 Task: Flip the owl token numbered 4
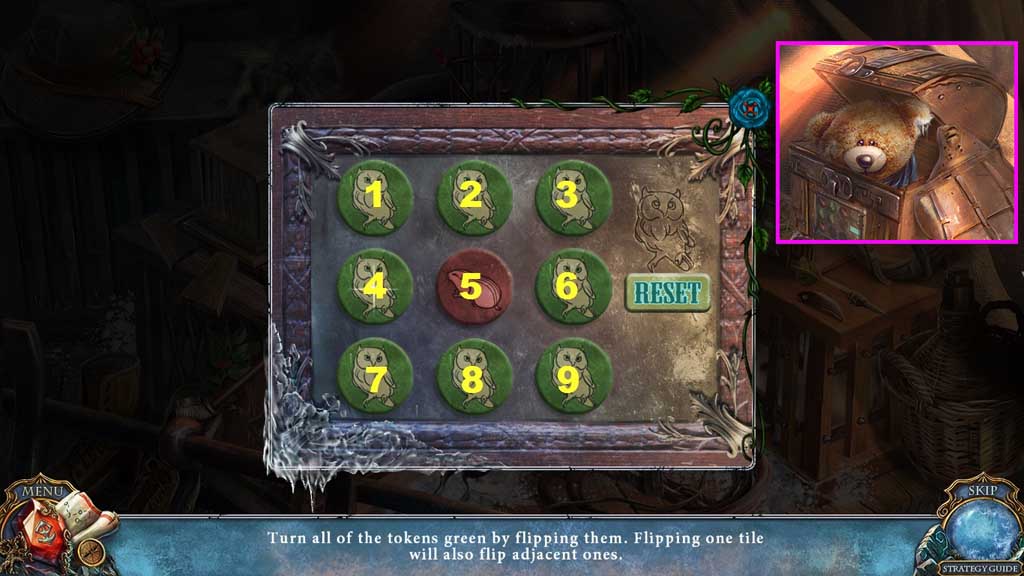tap(376, 287)
